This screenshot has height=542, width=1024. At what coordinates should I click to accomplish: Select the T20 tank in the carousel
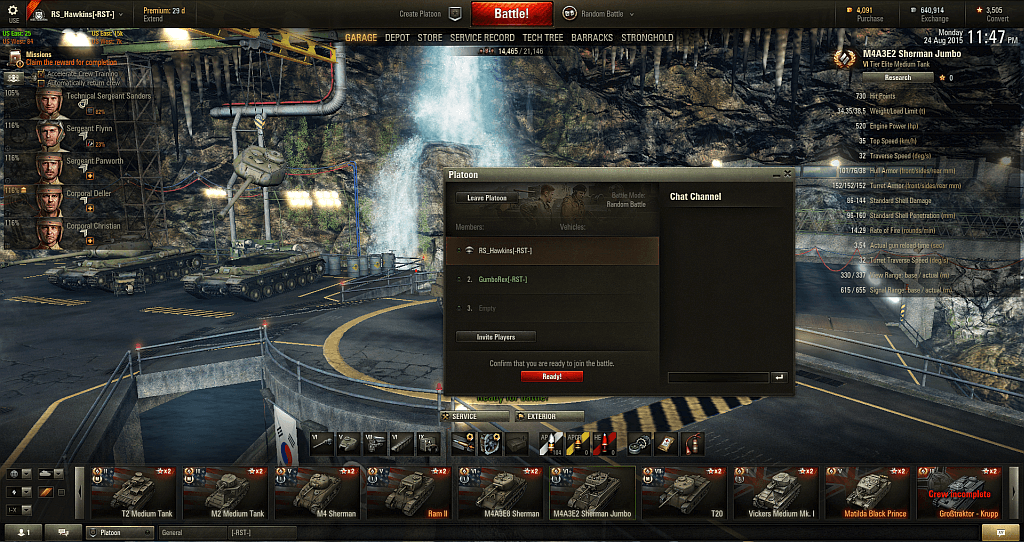point(685,492)
